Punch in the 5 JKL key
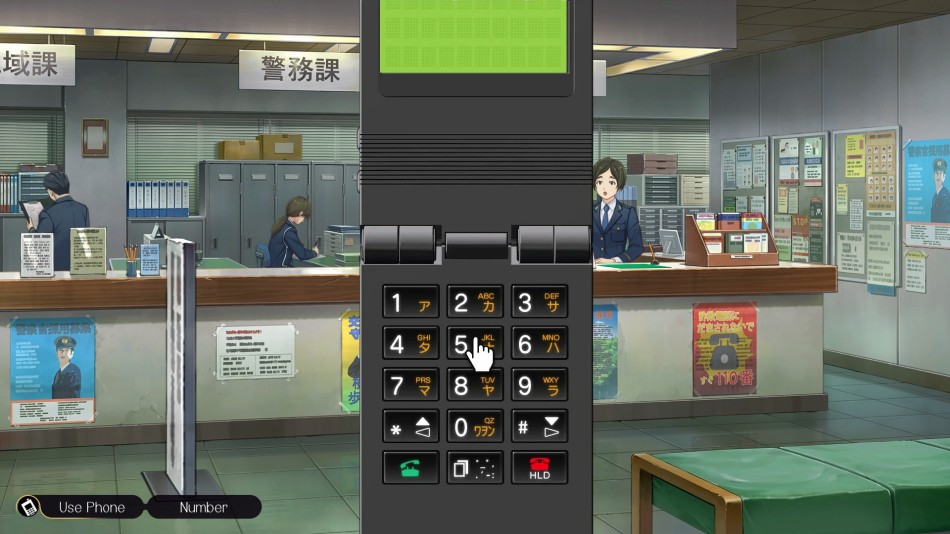This screenshot has height=534, width=950. pyautogui.click(x=475, y=344)
